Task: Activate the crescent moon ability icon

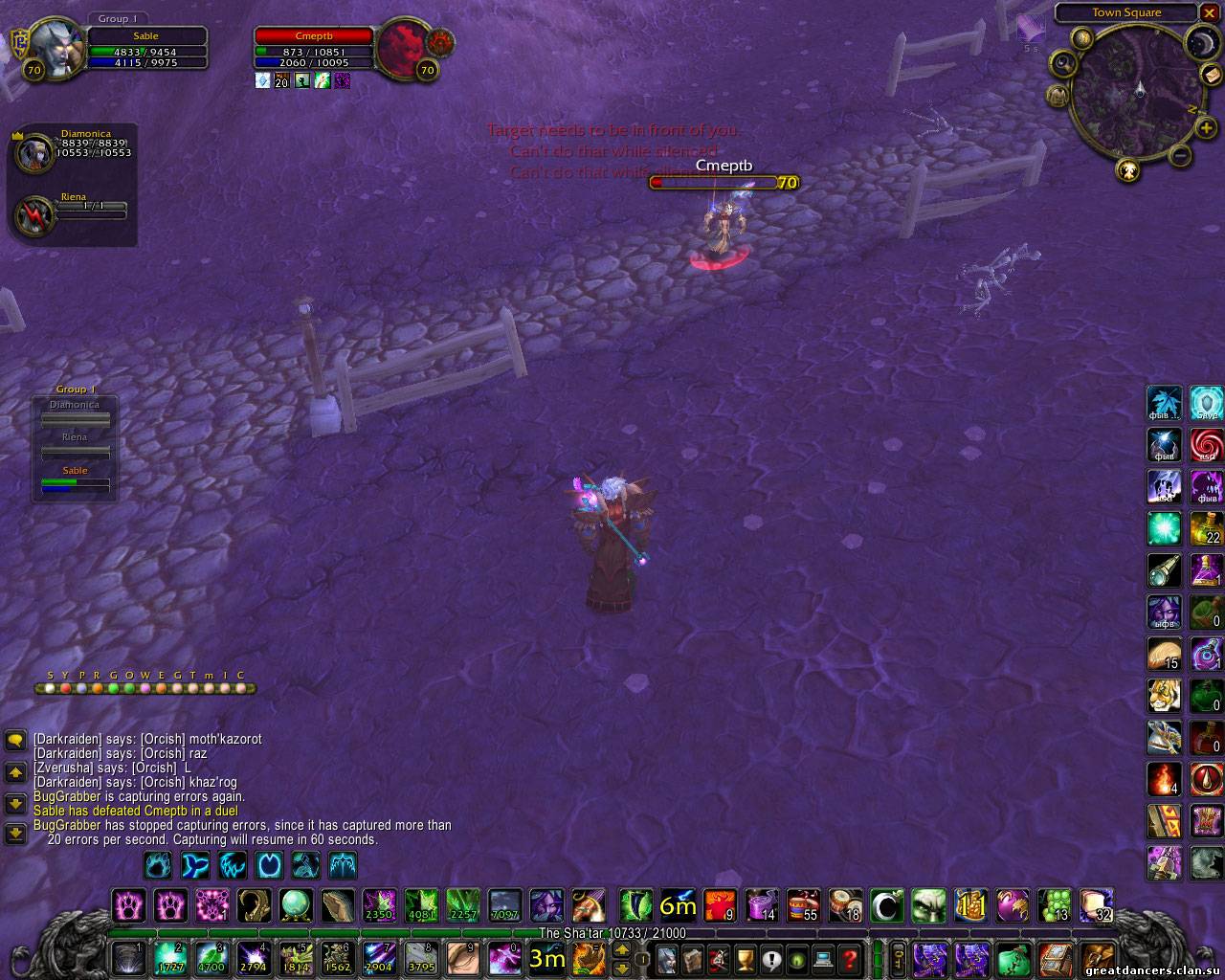Action: pyautogui.click(x=886, y=904)
